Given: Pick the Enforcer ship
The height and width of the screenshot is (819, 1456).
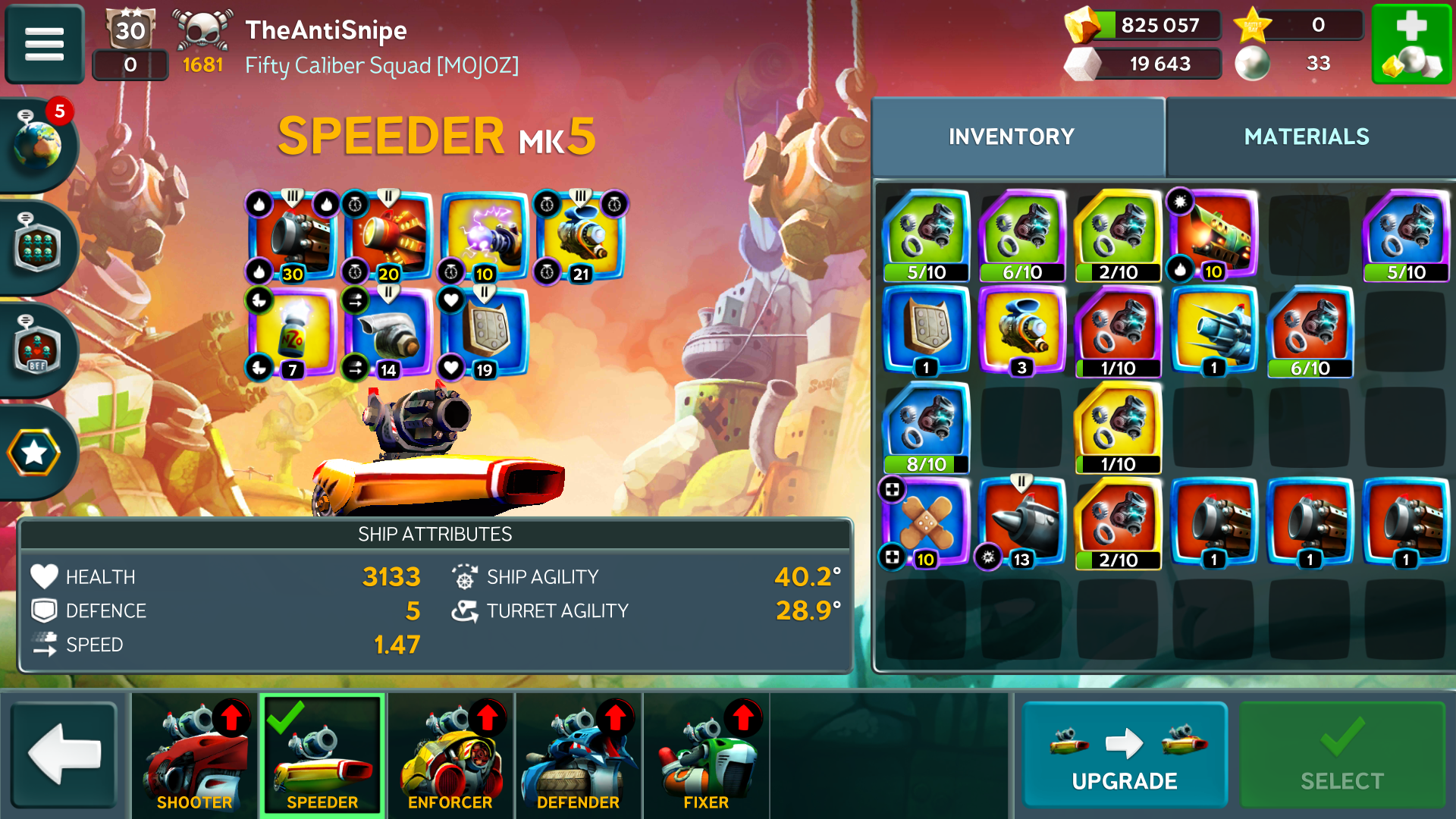Looking at the screenshot, I should [450, 755].
